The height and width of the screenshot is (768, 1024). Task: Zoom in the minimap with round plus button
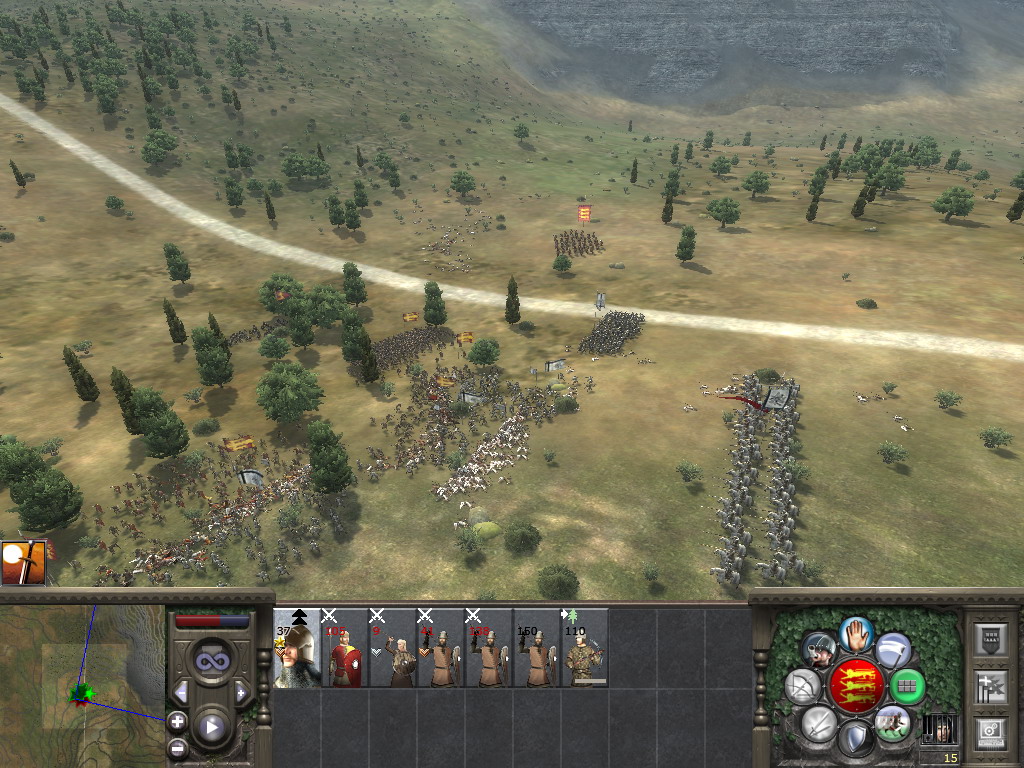(177, 720)
